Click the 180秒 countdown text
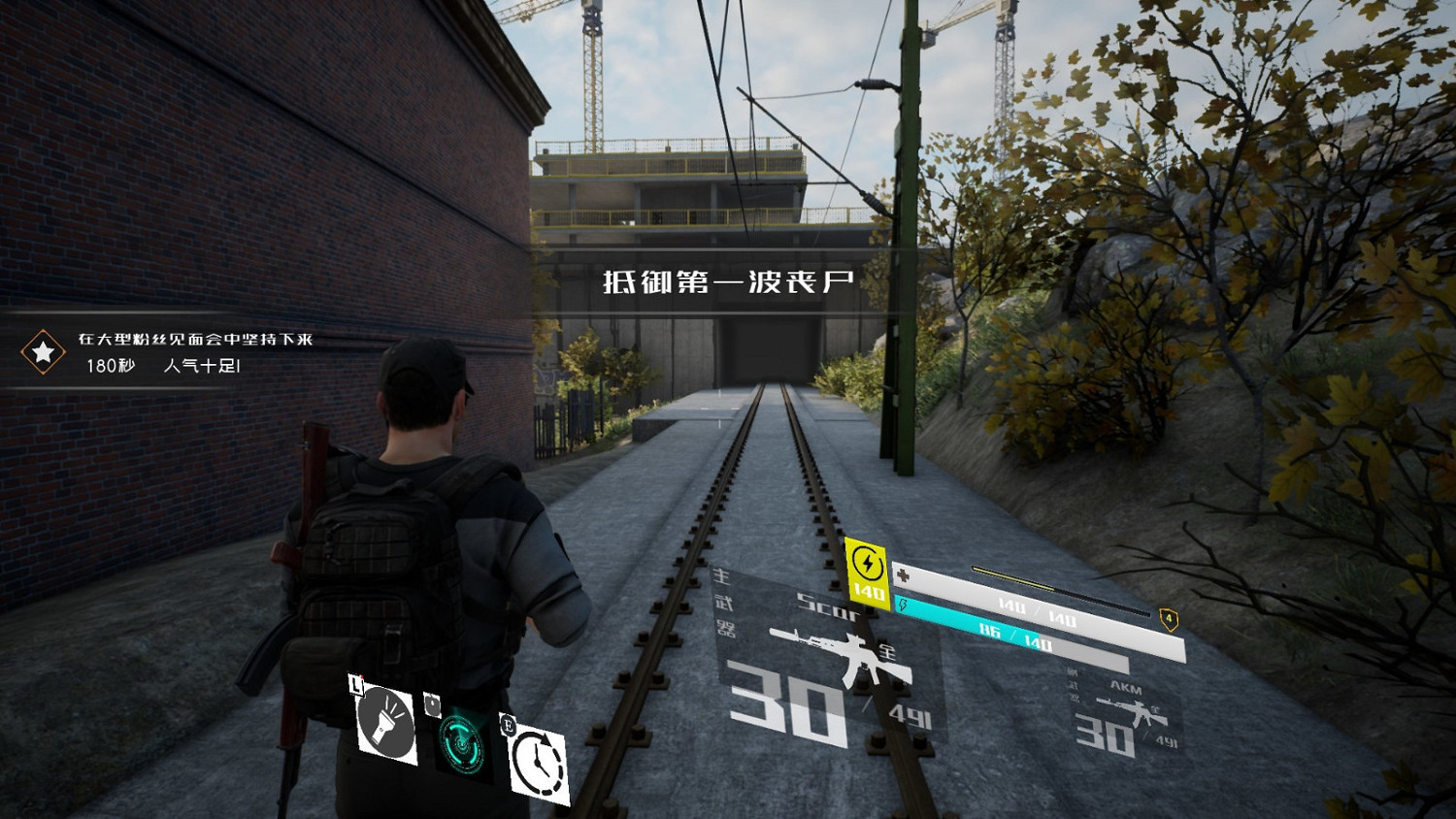 (x=109, y=367)
